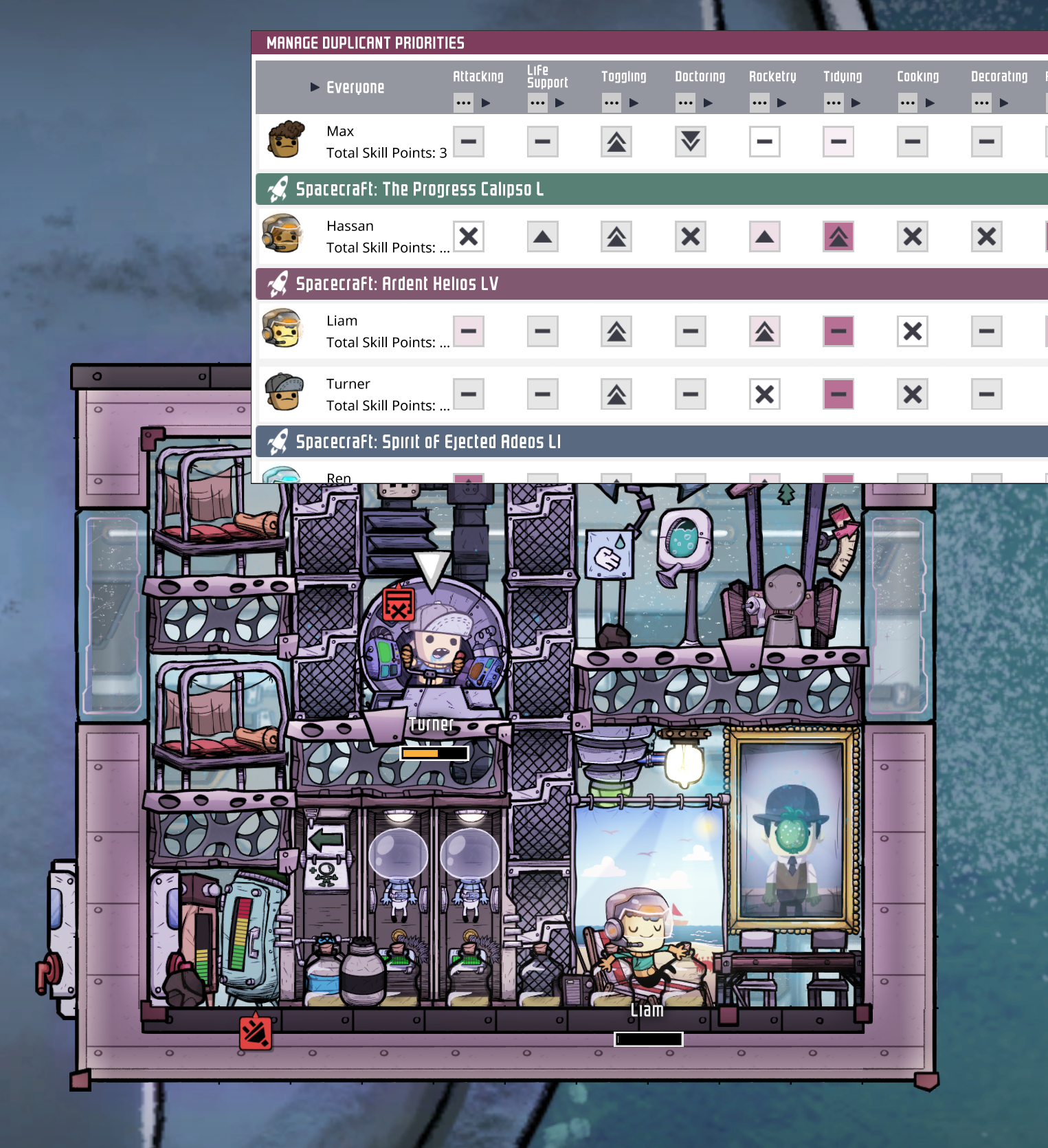
Task: Click the rocket icon beside The Progress Calipso L
Action: (277, 190)
